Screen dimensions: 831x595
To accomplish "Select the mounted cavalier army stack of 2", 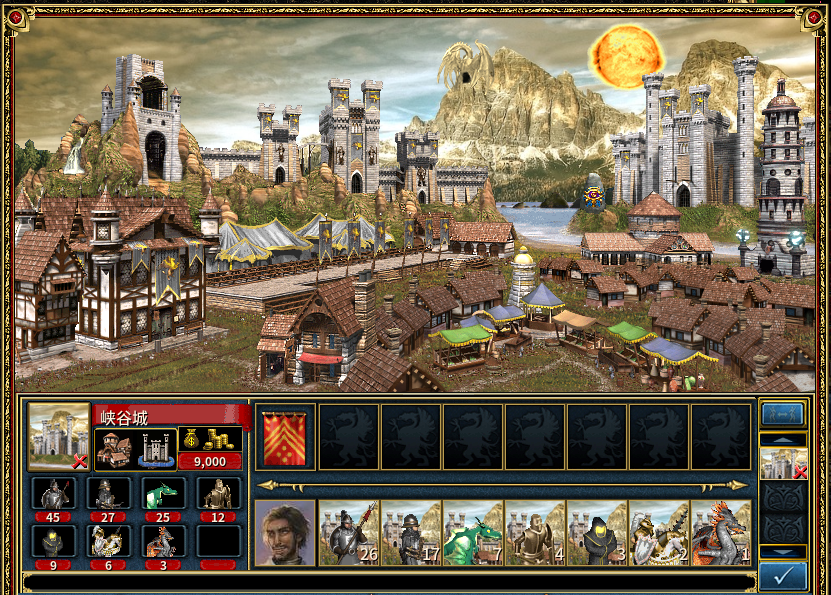I will [x=659, y=532].
